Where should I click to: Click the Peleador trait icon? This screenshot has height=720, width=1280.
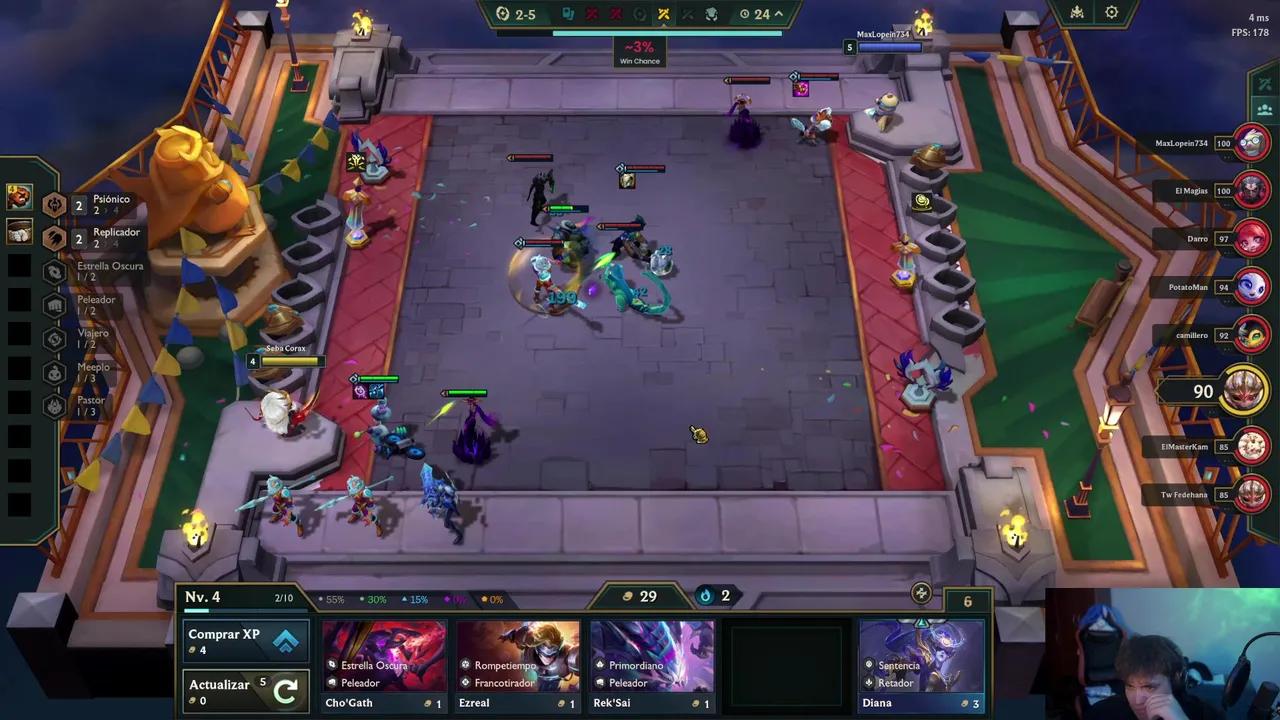(x=55, y=305)
